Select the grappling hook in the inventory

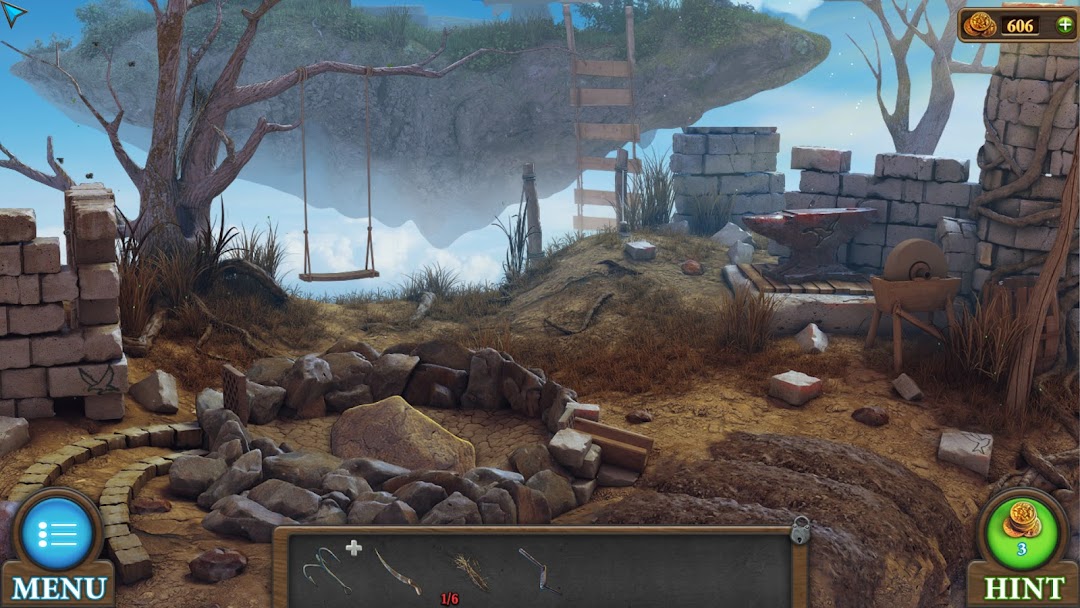pos(325,570)
